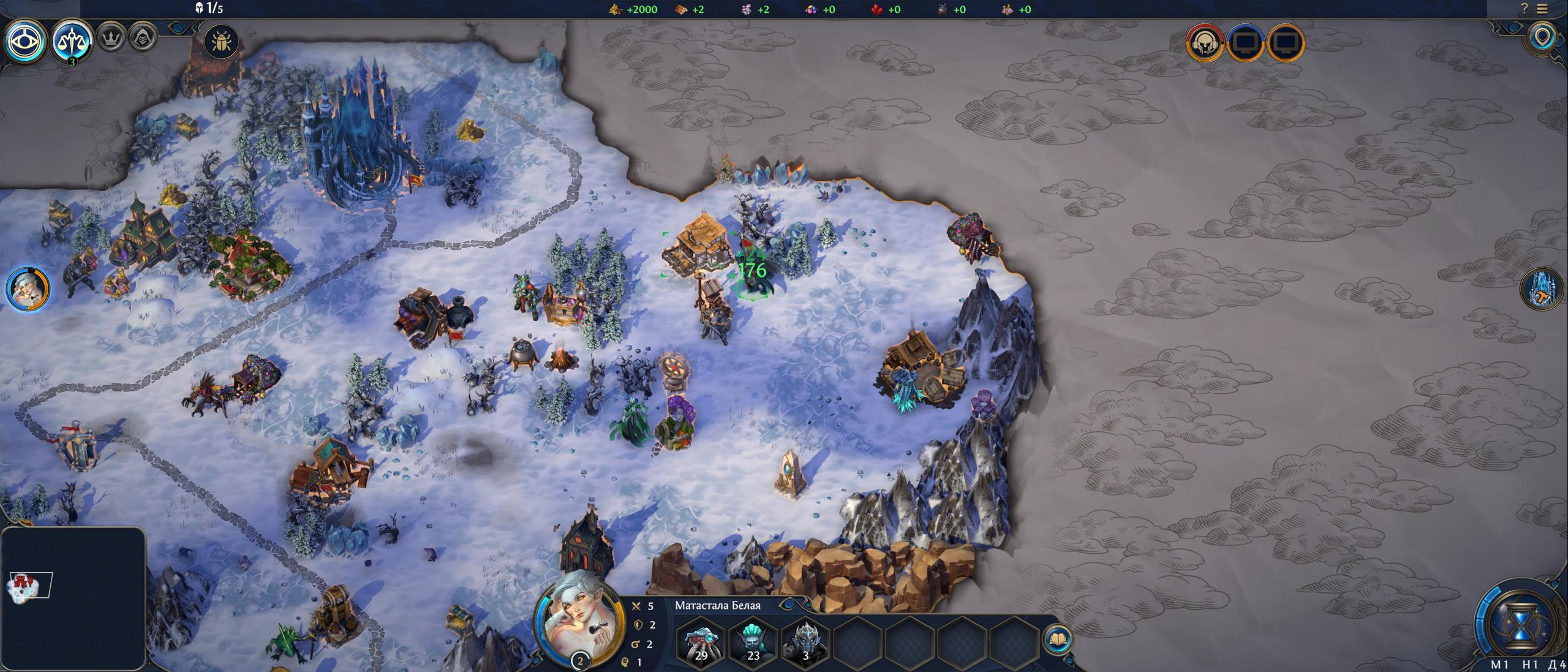Click the hooded figure icon
Image resolution: width=1568 pixels, height=672 pixels.
click(x=143, y=38)
